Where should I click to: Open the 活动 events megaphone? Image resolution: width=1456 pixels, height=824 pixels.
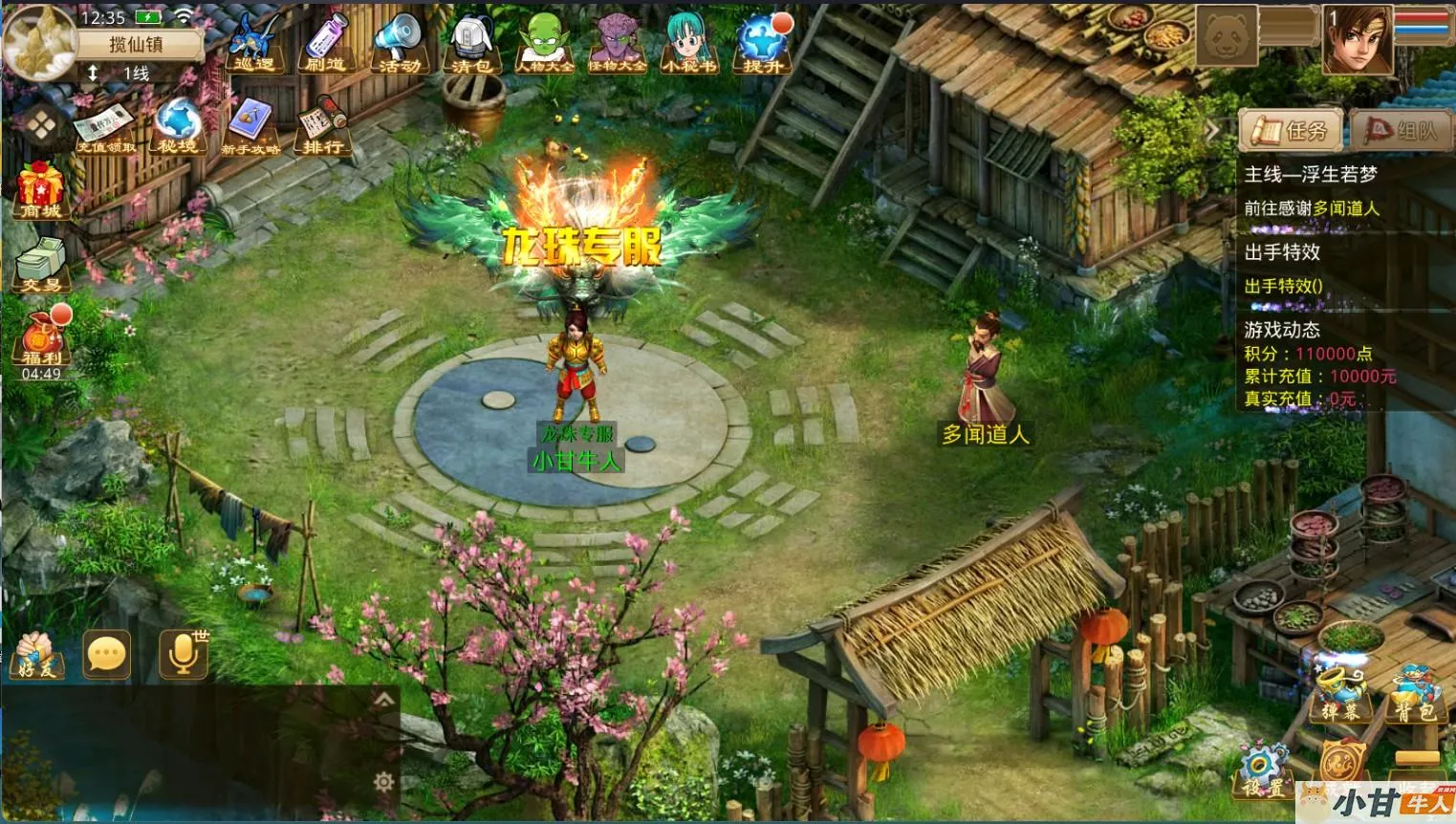pyautogui.click(x=398, y=44)
